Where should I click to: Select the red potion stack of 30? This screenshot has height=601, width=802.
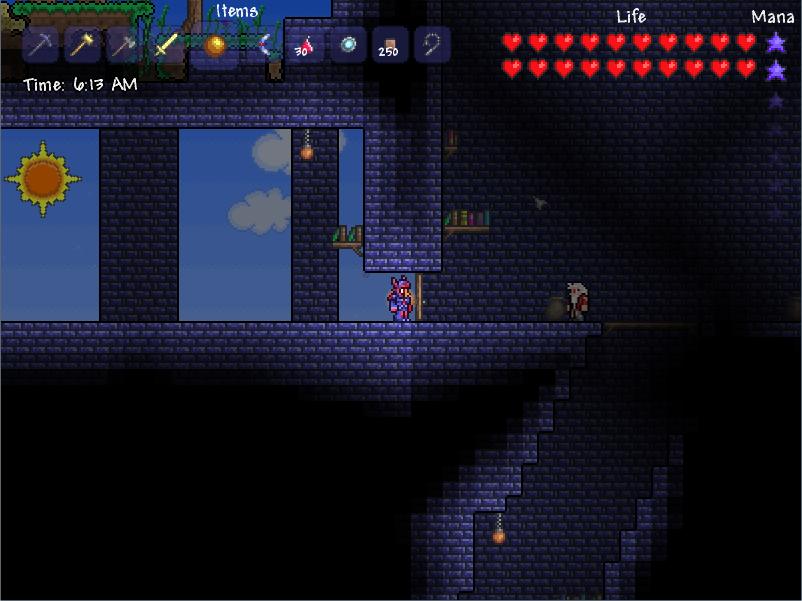pos(305,45)
